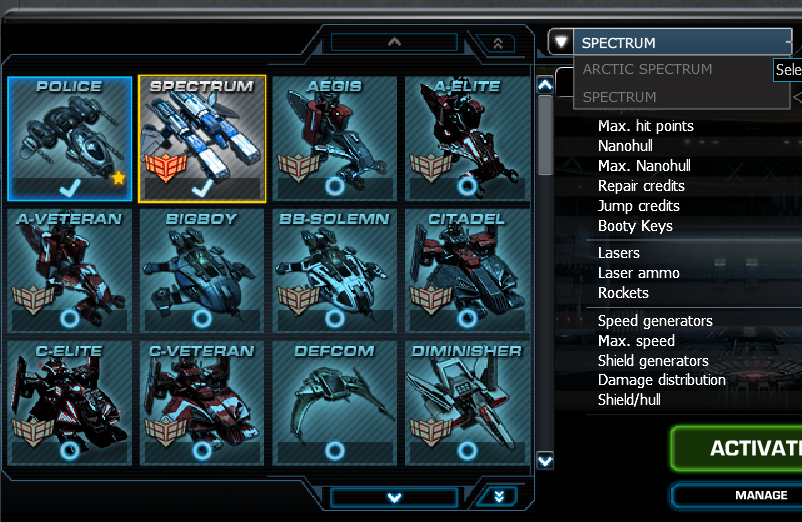
Task: Select the BB-Solemn ship
Action: coord(334,270)
